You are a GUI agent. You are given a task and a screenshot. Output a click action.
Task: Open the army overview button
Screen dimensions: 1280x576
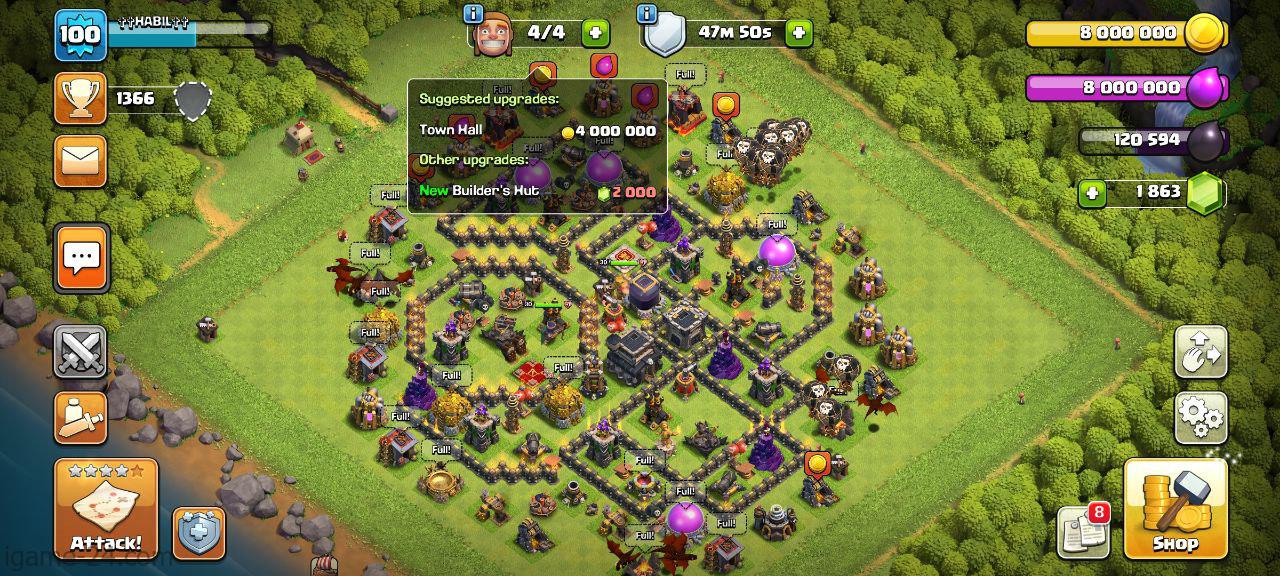[x=80, y=416]
